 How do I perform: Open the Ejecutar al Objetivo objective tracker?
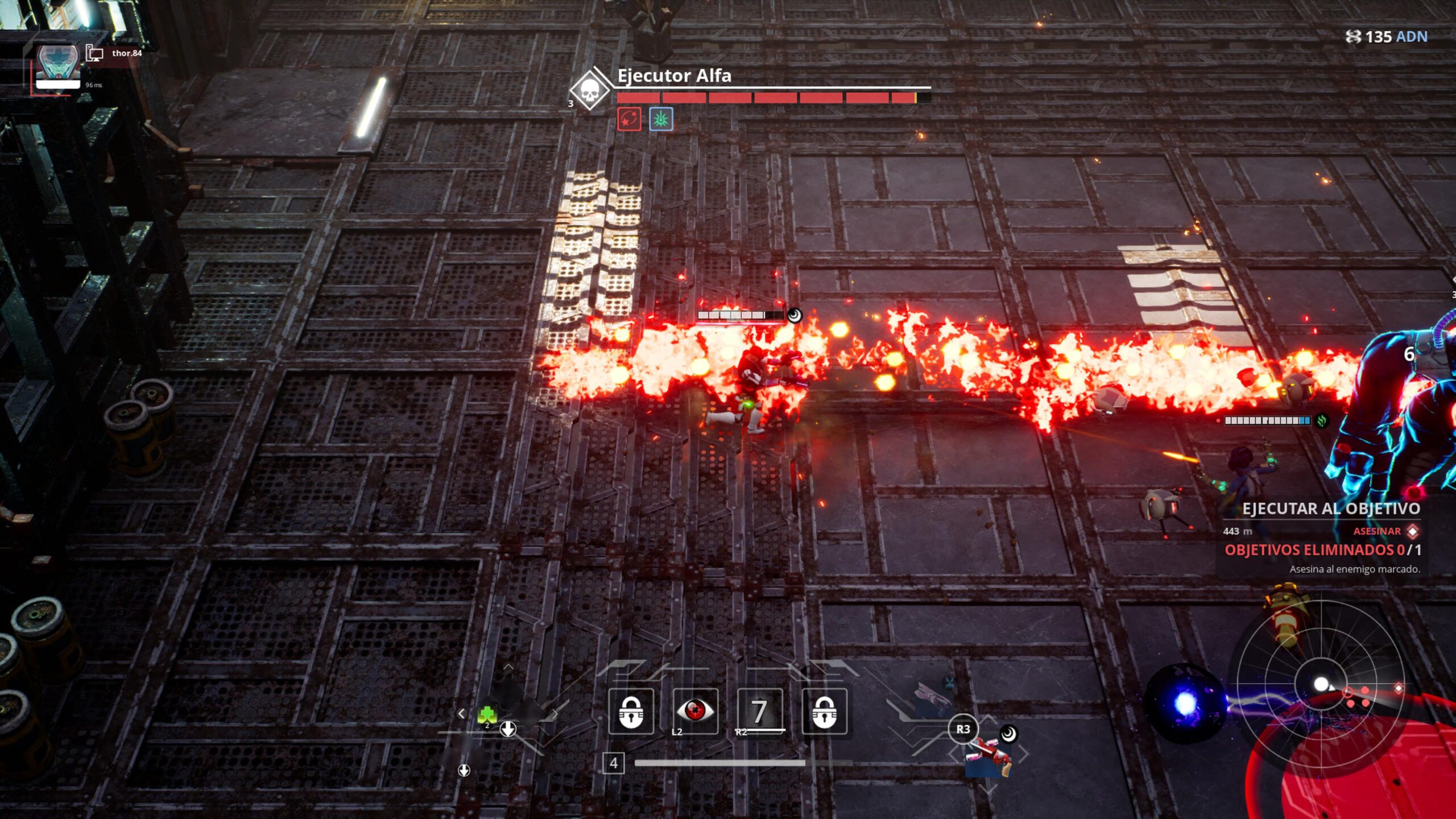tap(1330, 508)
